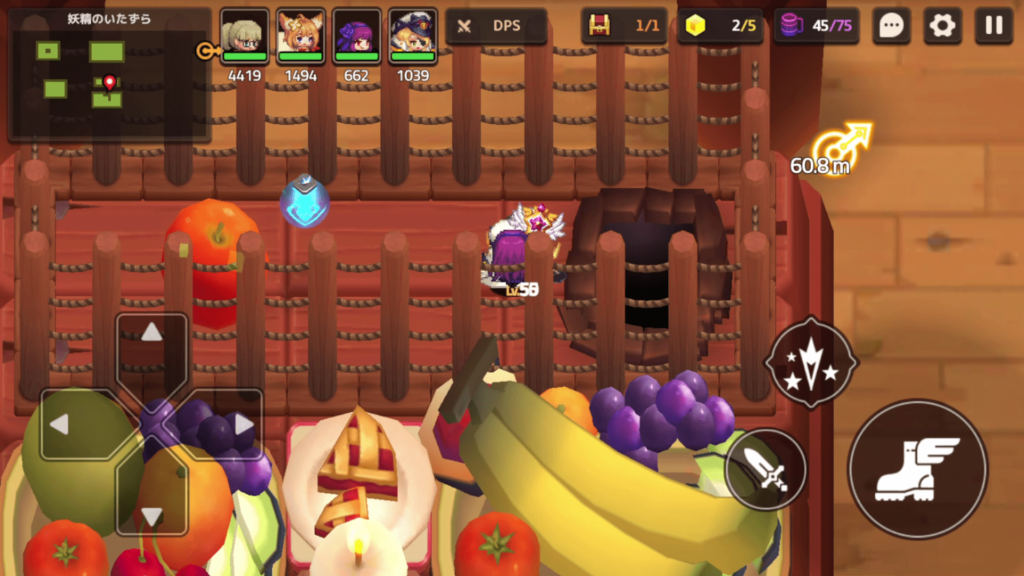Attack with the sword button
Image resolution: width=1024 pixels, height=576 pixels.
click(766, 469)
